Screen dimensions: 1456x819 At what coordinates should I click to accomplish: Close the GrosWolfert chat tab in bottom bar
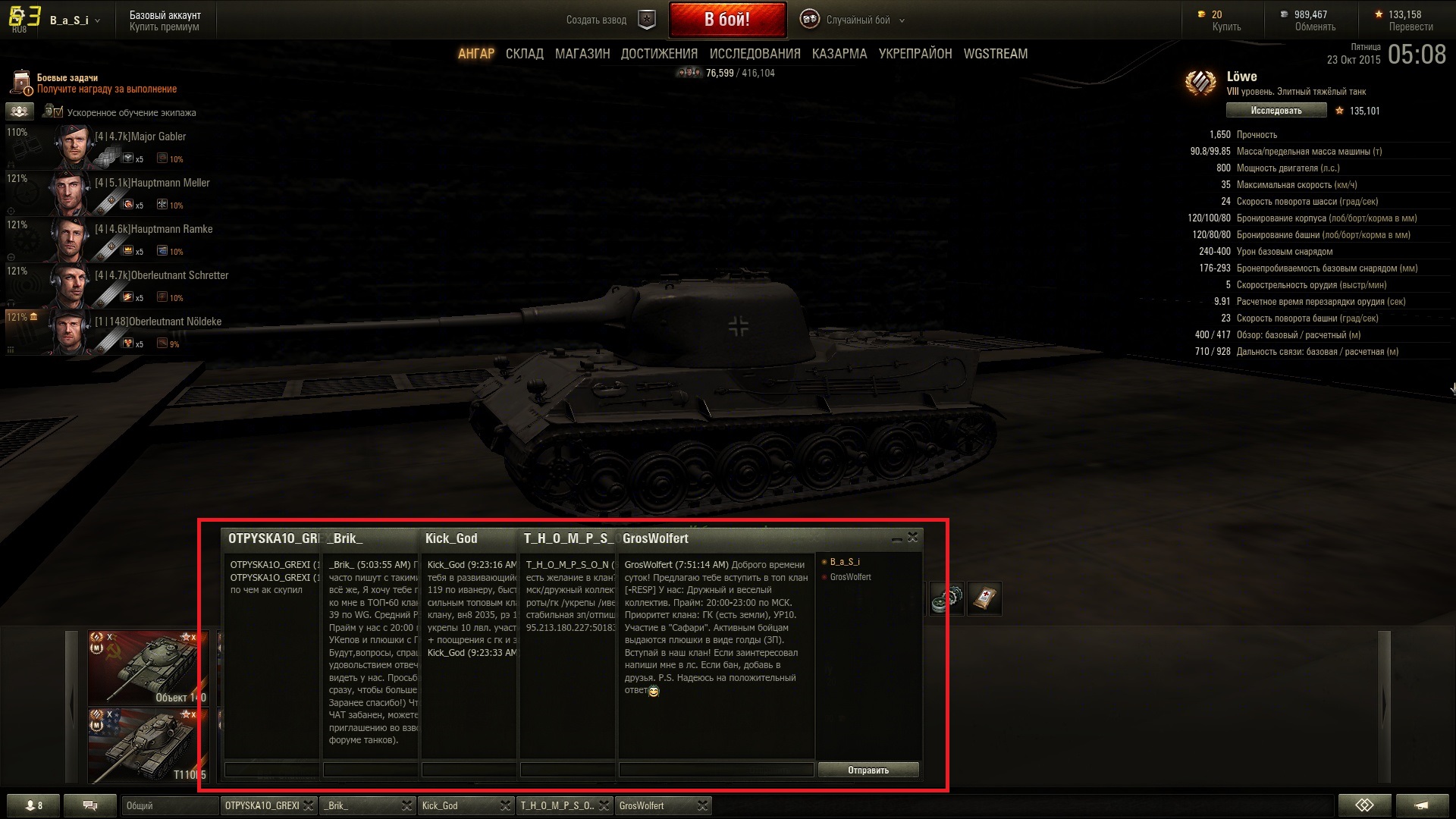pos(702,805)
